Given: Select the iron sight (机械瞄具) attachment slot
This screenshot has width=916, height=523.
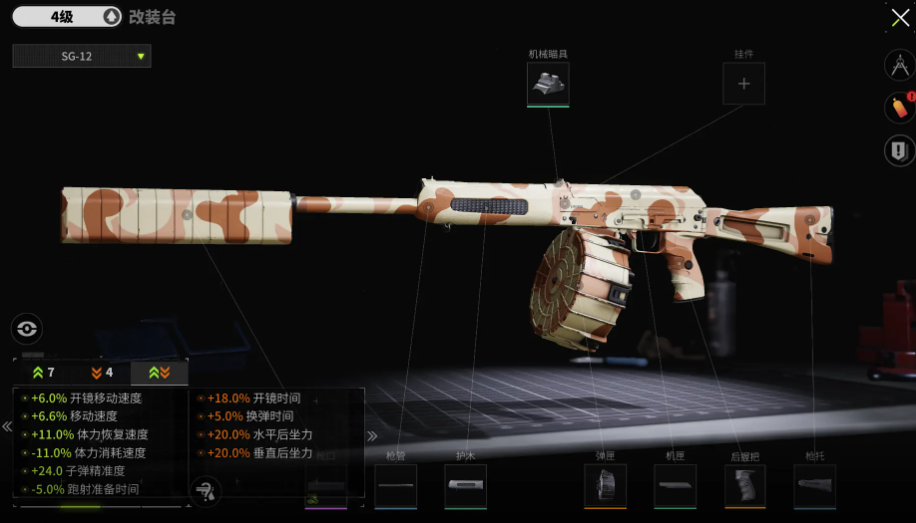Looking at the screenshot, I should point(548,84).
